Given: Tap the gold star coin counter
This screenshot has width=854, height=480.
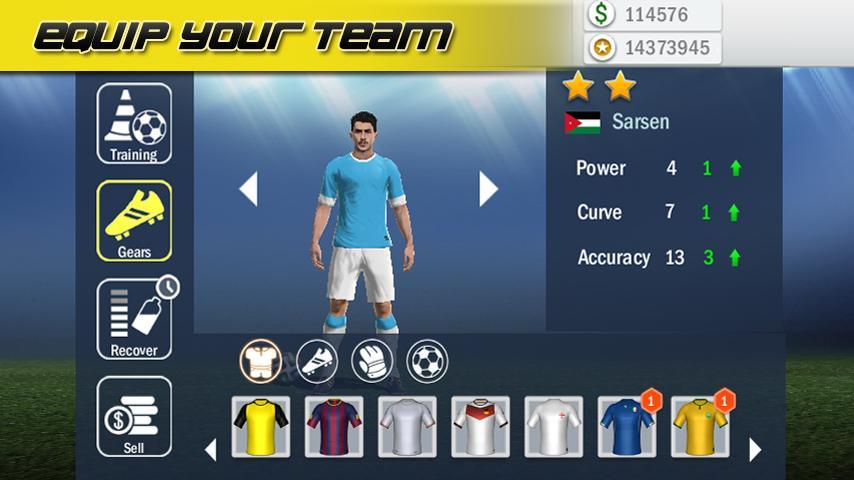Looking at the screenshot, I should coord(652,47).
